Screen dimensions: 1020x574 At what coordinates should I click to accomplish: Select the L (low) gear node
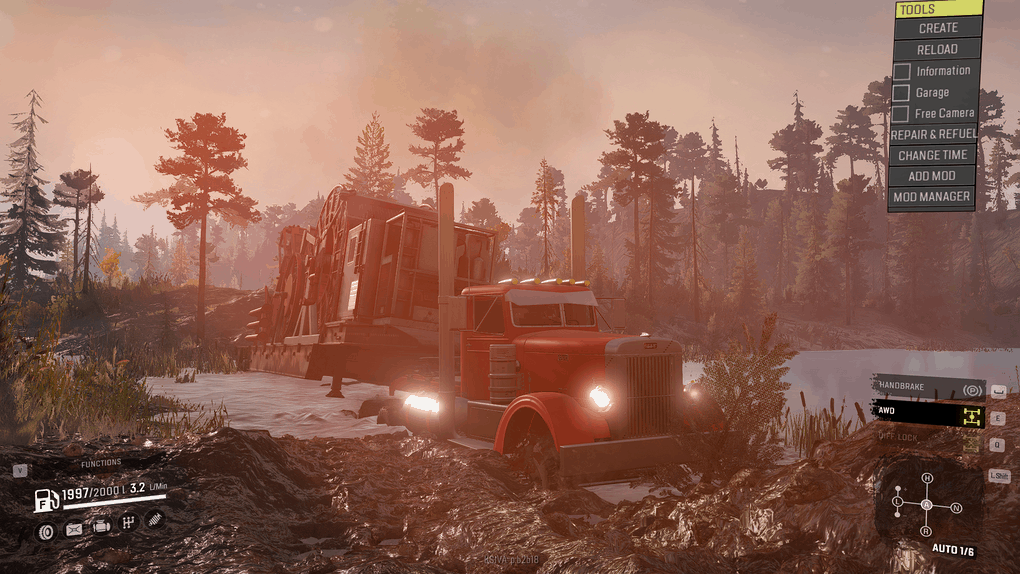point(898,500)
